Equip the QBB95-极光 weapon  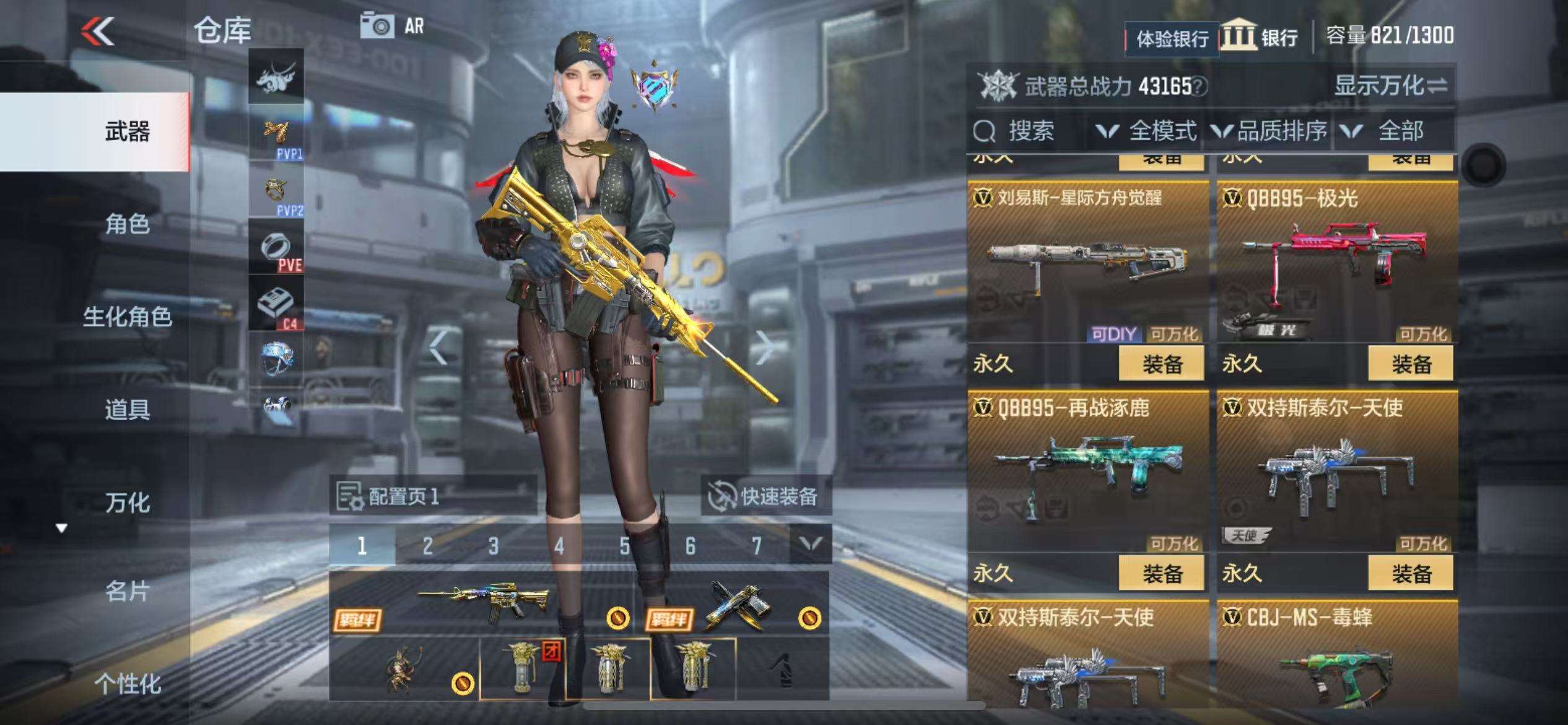point(1410,364)
